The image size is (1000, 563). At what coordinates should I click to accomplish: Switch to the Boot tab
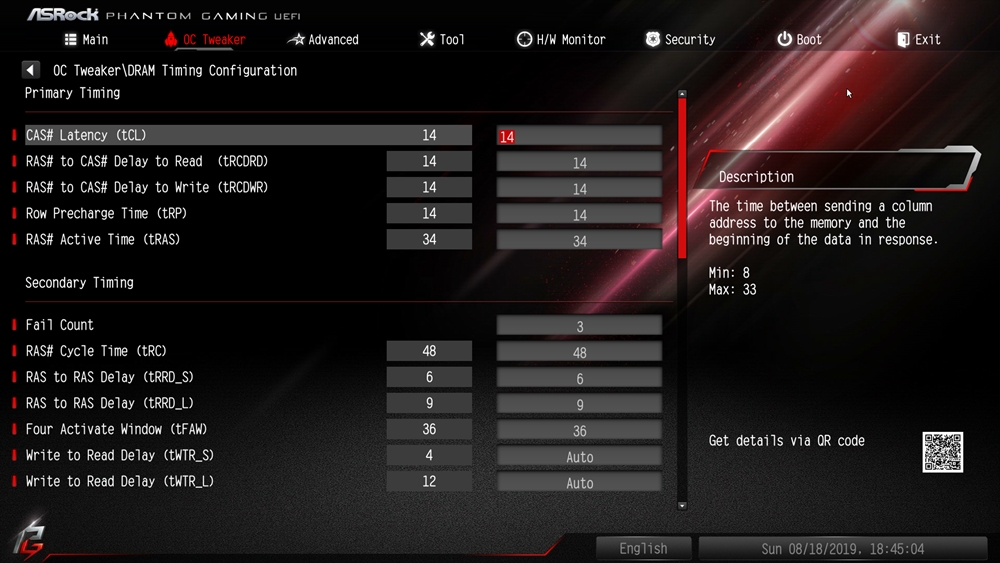point(799,40)
